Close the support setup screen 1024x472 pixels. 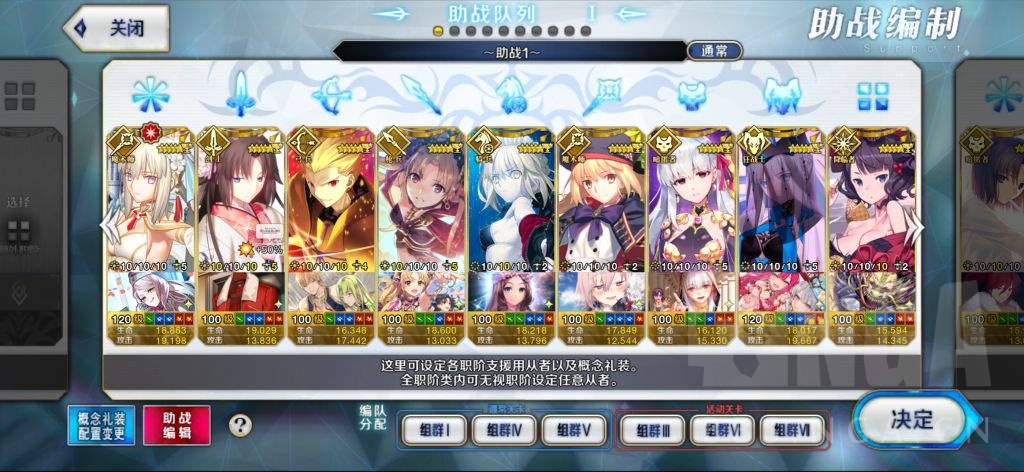pos(115,28)
